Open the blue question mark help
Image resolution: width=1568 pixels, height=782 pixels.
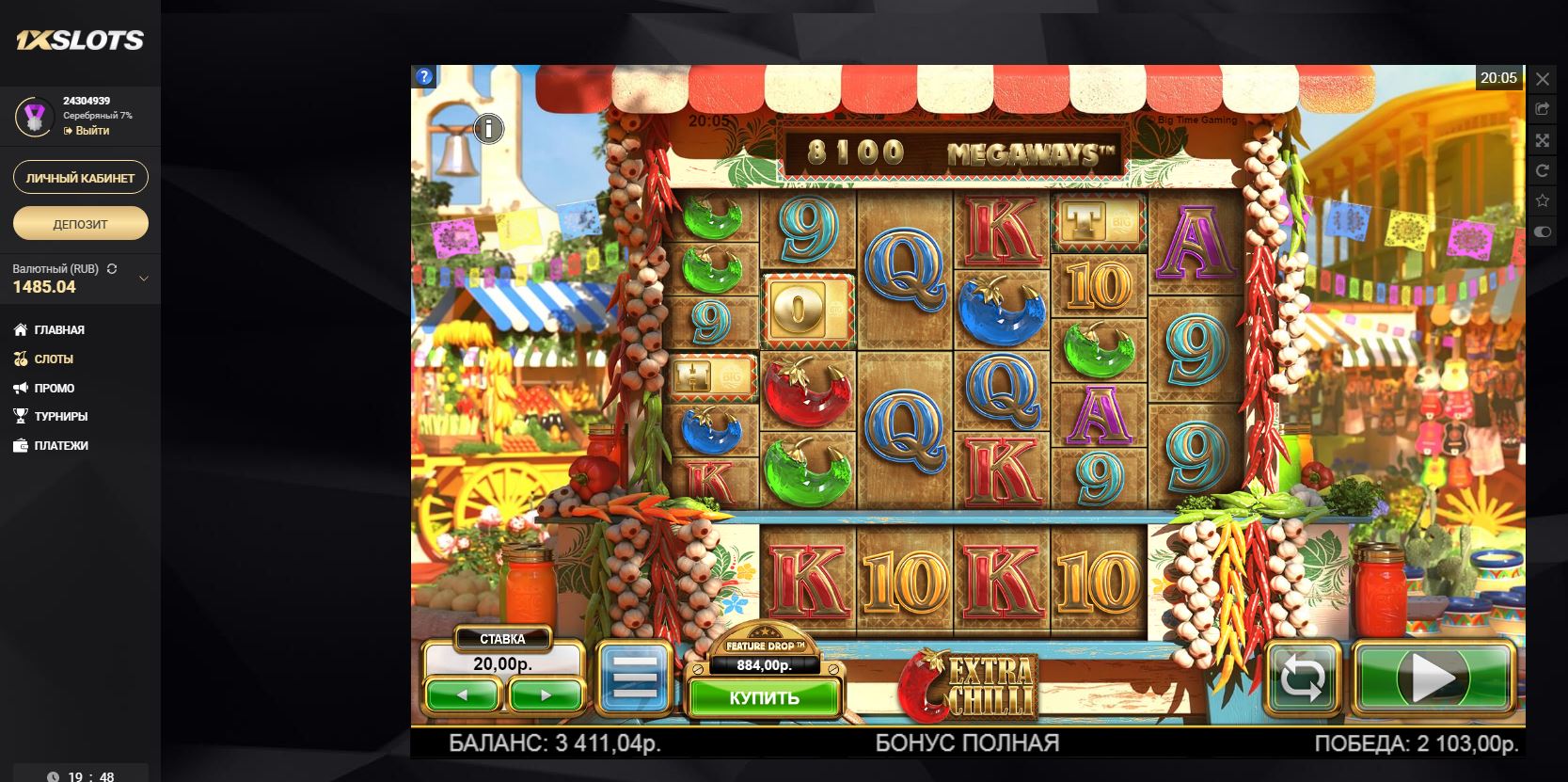(x=424, y=77)
